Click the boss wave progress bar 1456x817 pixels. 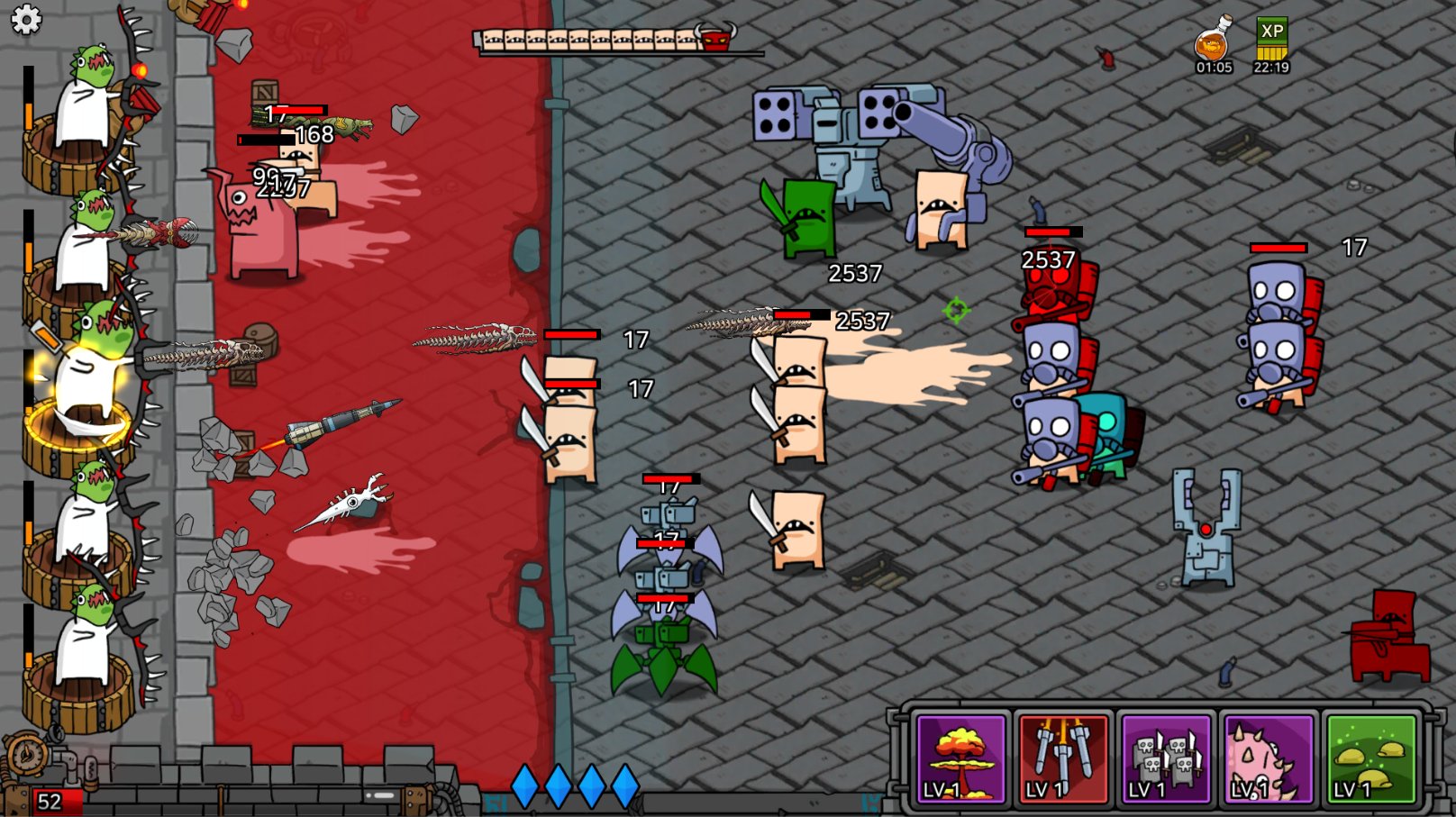pyautogui.click(x=586, y=40)
